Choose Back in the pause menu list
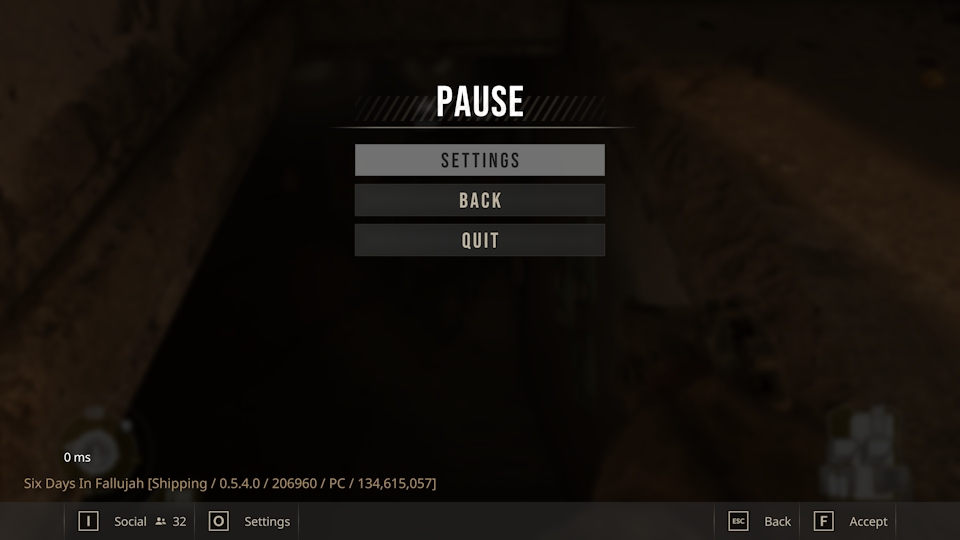 click(480, 200)
